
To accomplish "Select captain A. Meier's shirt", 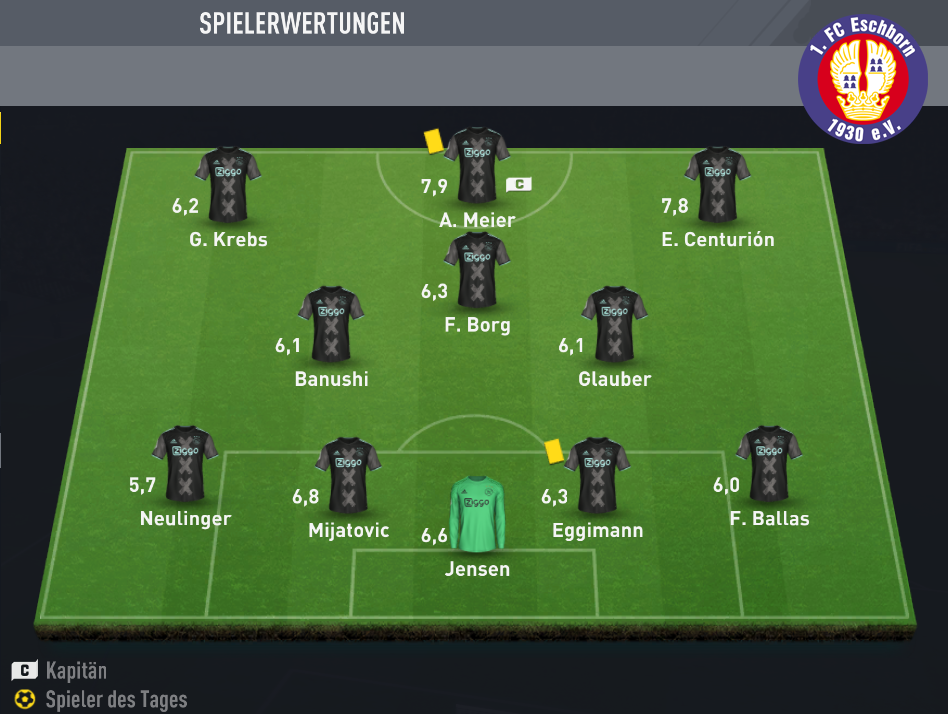I will click(477, 166).
